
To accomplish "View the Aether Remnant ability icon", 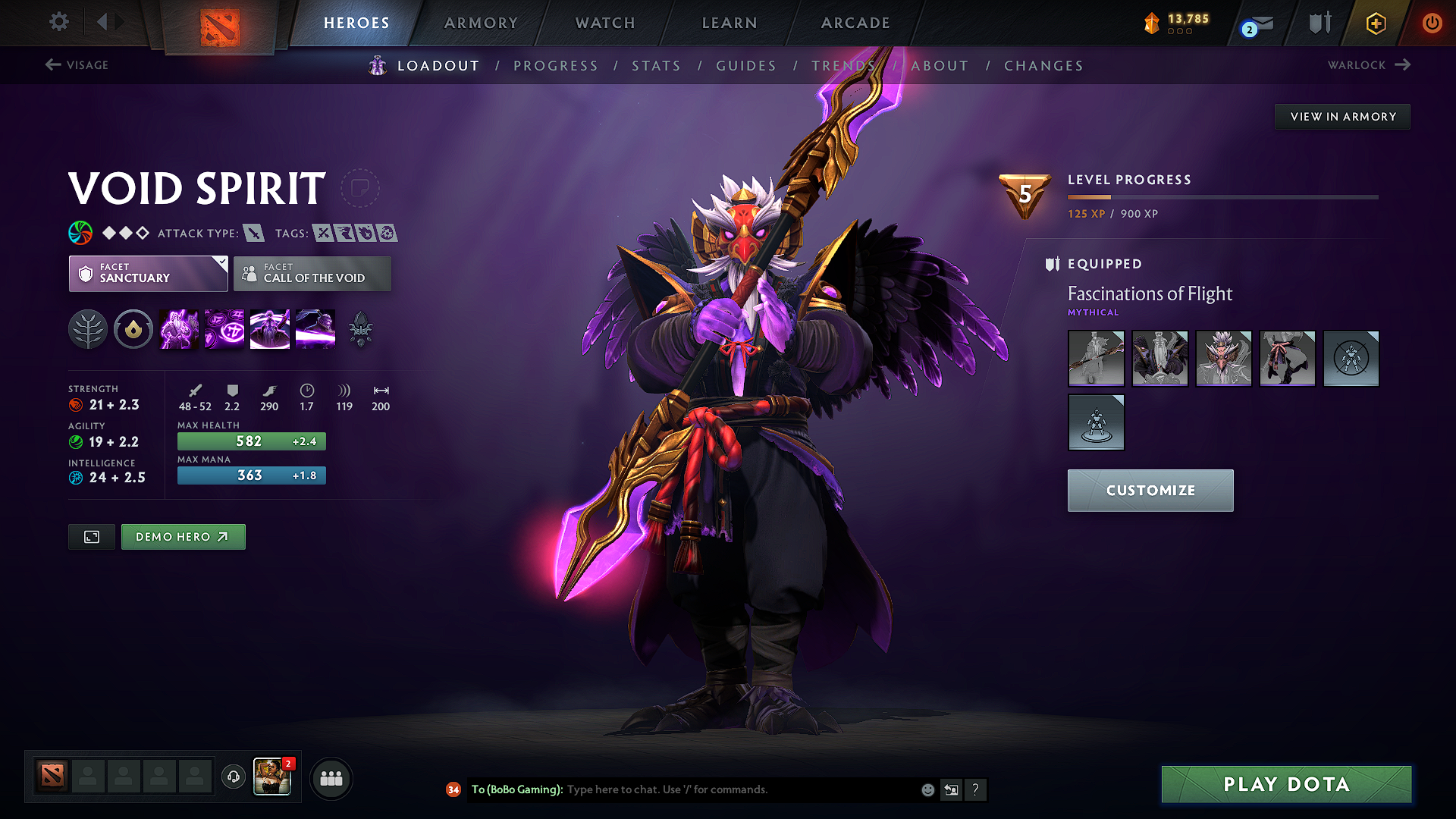I will point(179,328).
